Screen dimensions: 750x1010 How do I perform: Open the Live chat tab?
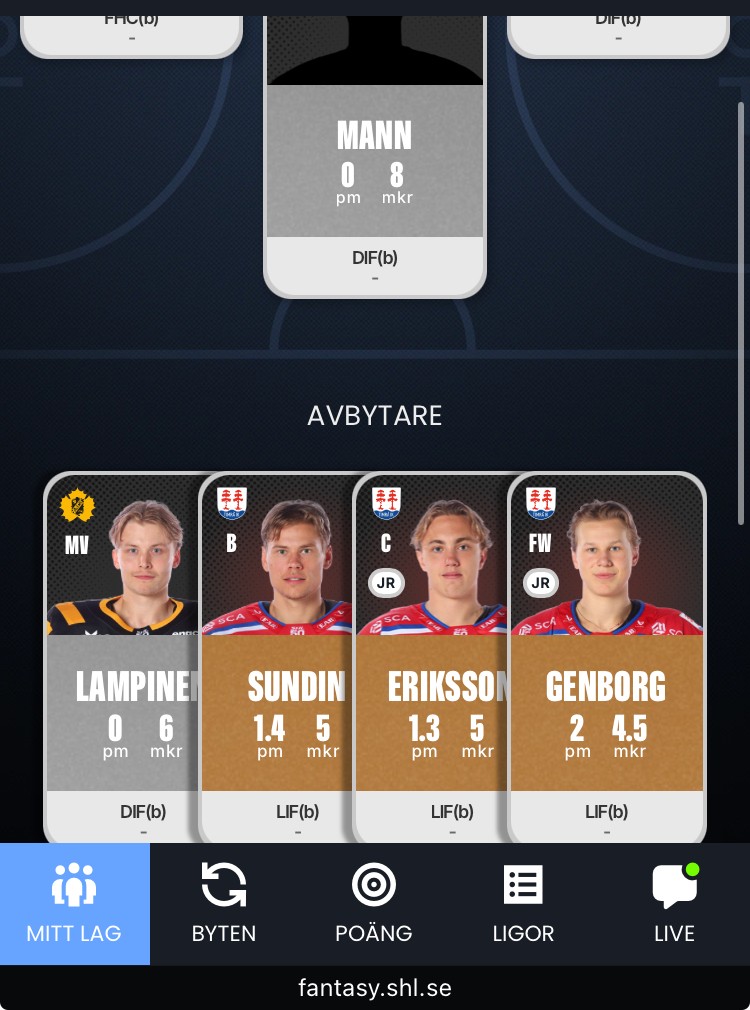[x=674, y=903]
